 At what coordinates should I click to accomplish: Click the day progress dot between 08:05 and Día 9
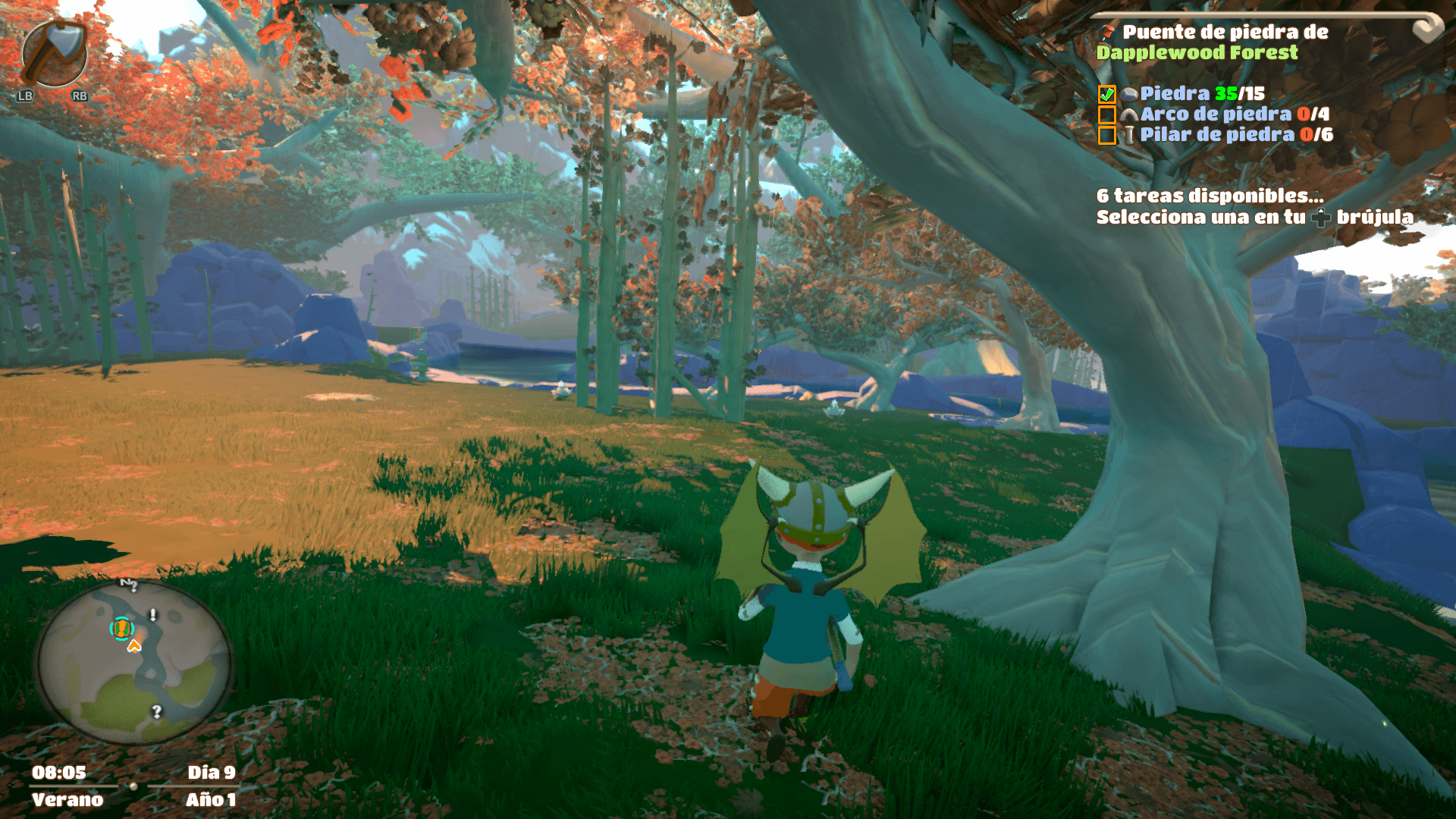pyautogui.click(x=133, y=786)
